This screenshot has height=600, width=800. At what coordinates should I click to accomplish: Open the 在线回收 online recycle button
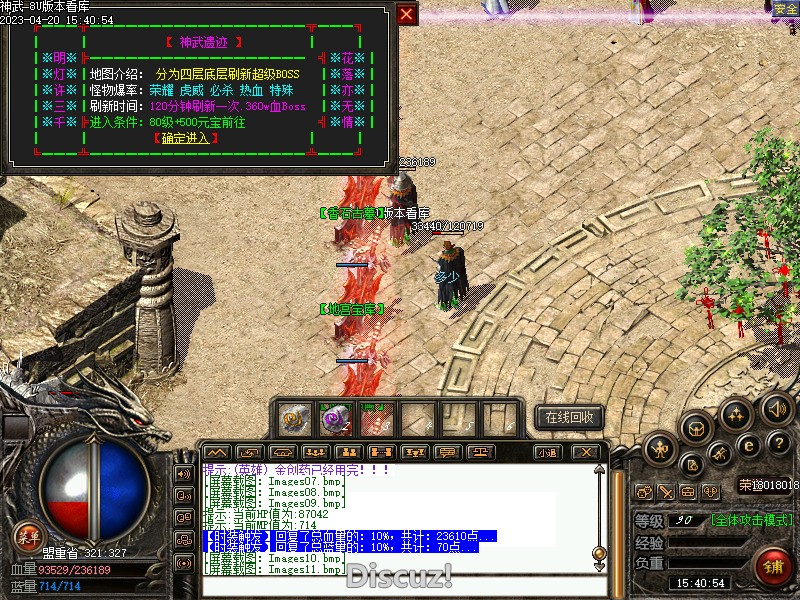(x=569, y=417)
